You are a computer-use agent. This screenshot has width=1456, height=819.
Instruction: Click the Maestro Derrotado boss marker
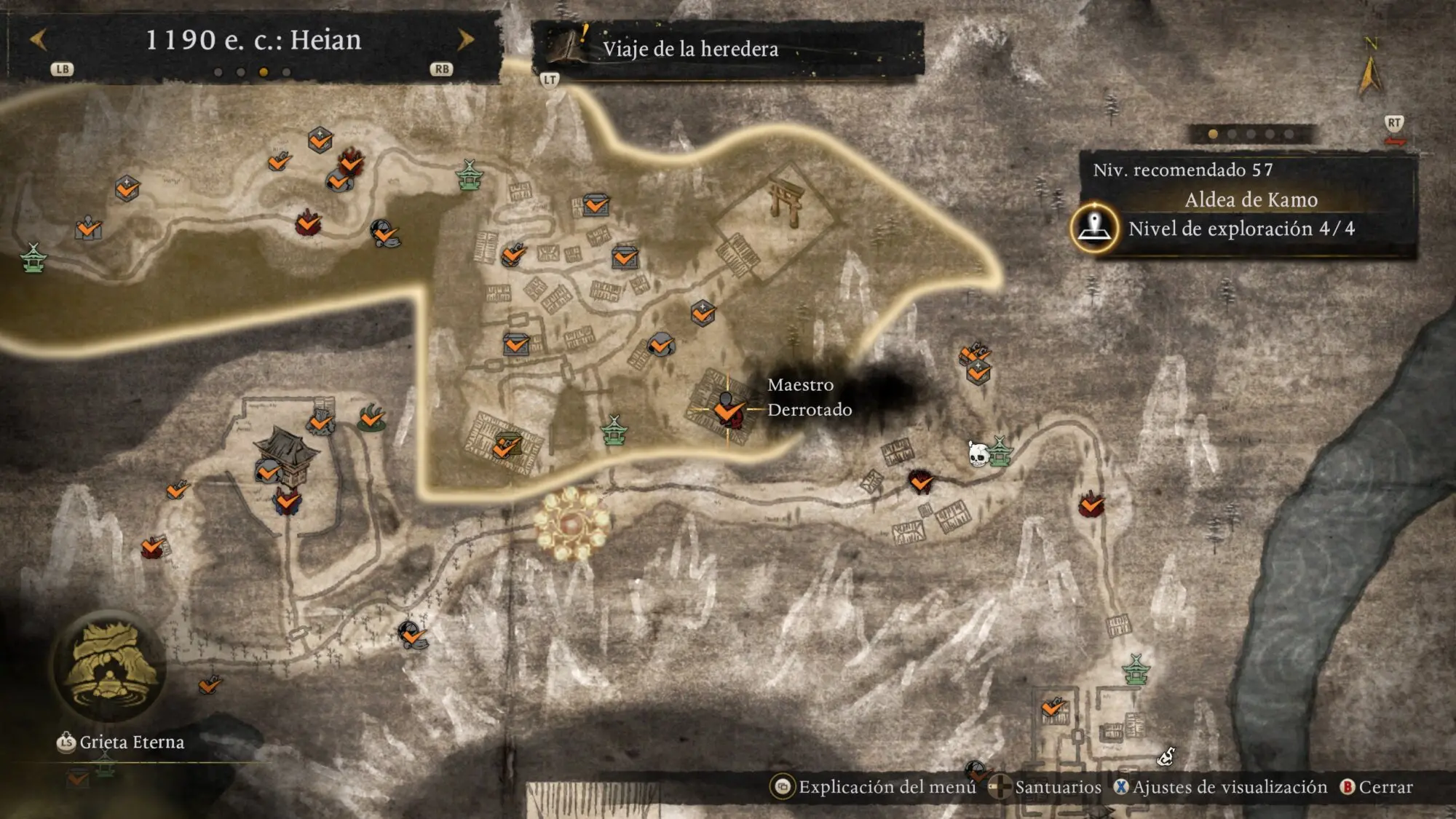click(727, 408)
